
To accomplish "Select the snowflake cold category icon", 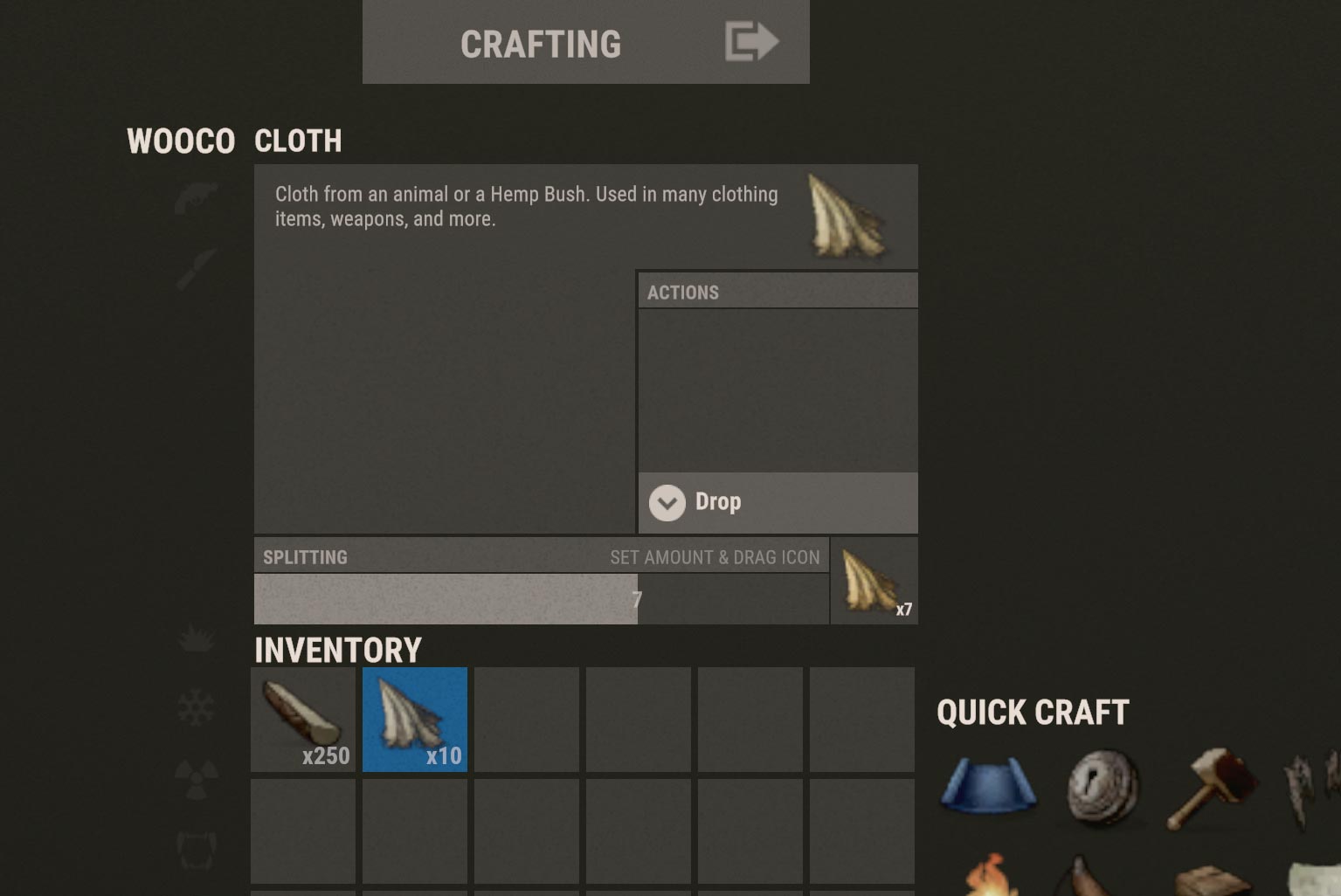I will 197,709.
